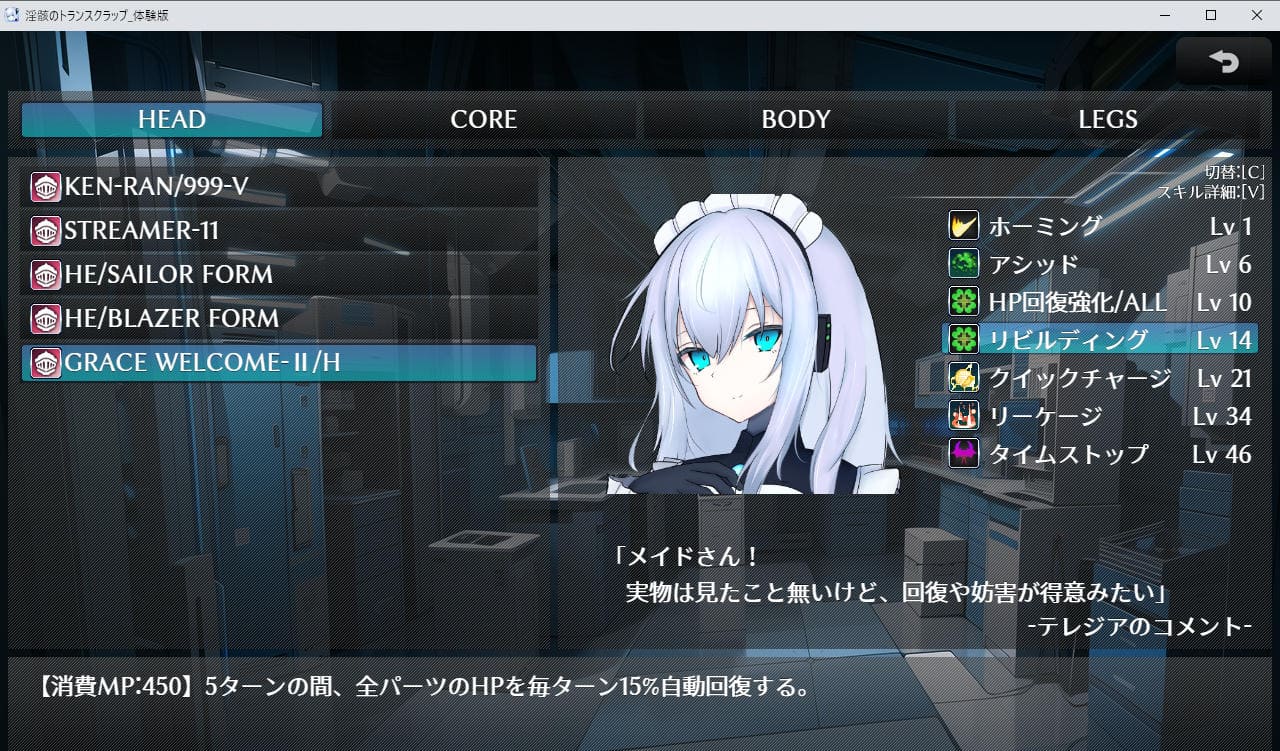Select the クイックチャージ skill

pos(1100,378)
